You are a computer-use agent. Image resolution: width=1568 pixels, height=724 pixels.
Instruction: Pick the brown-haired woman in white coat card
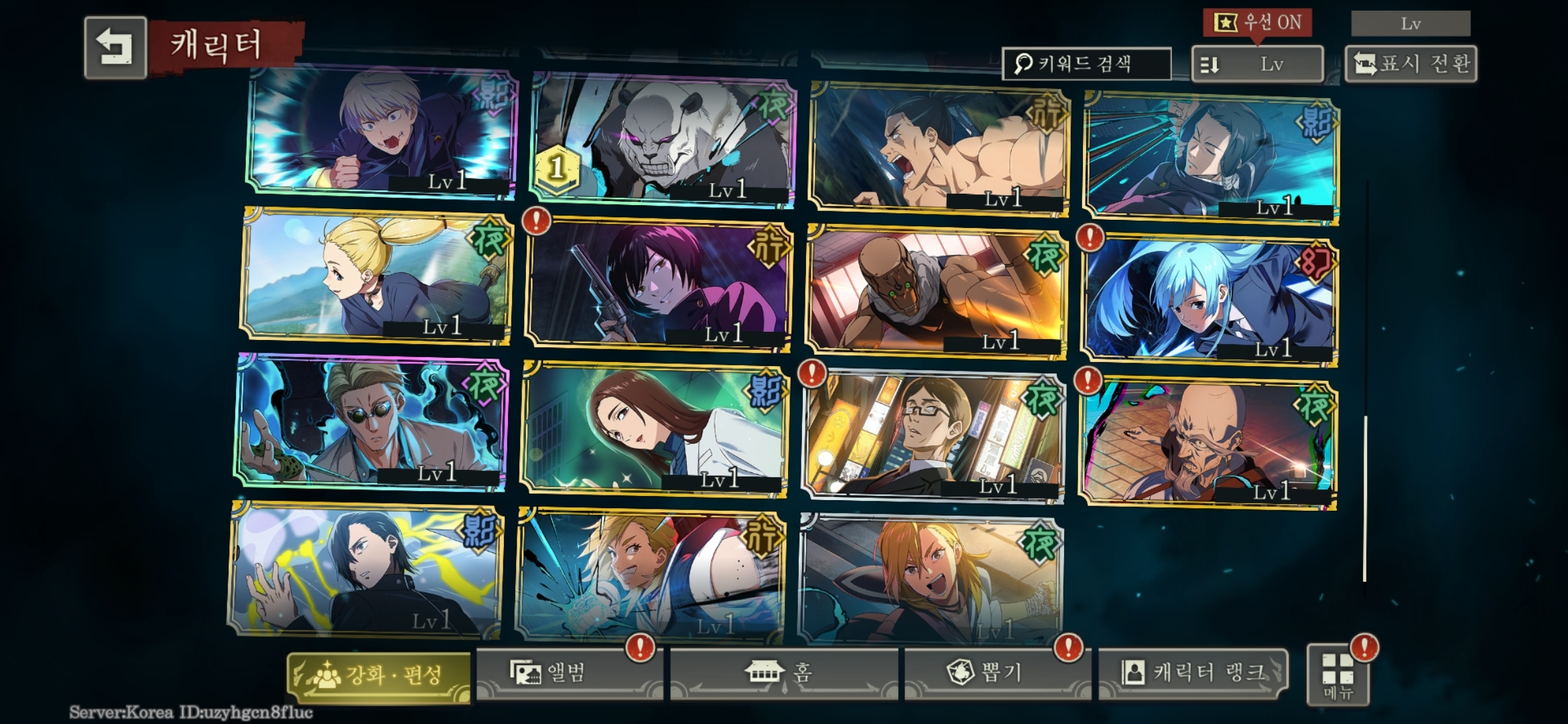[x=653, y=430]
